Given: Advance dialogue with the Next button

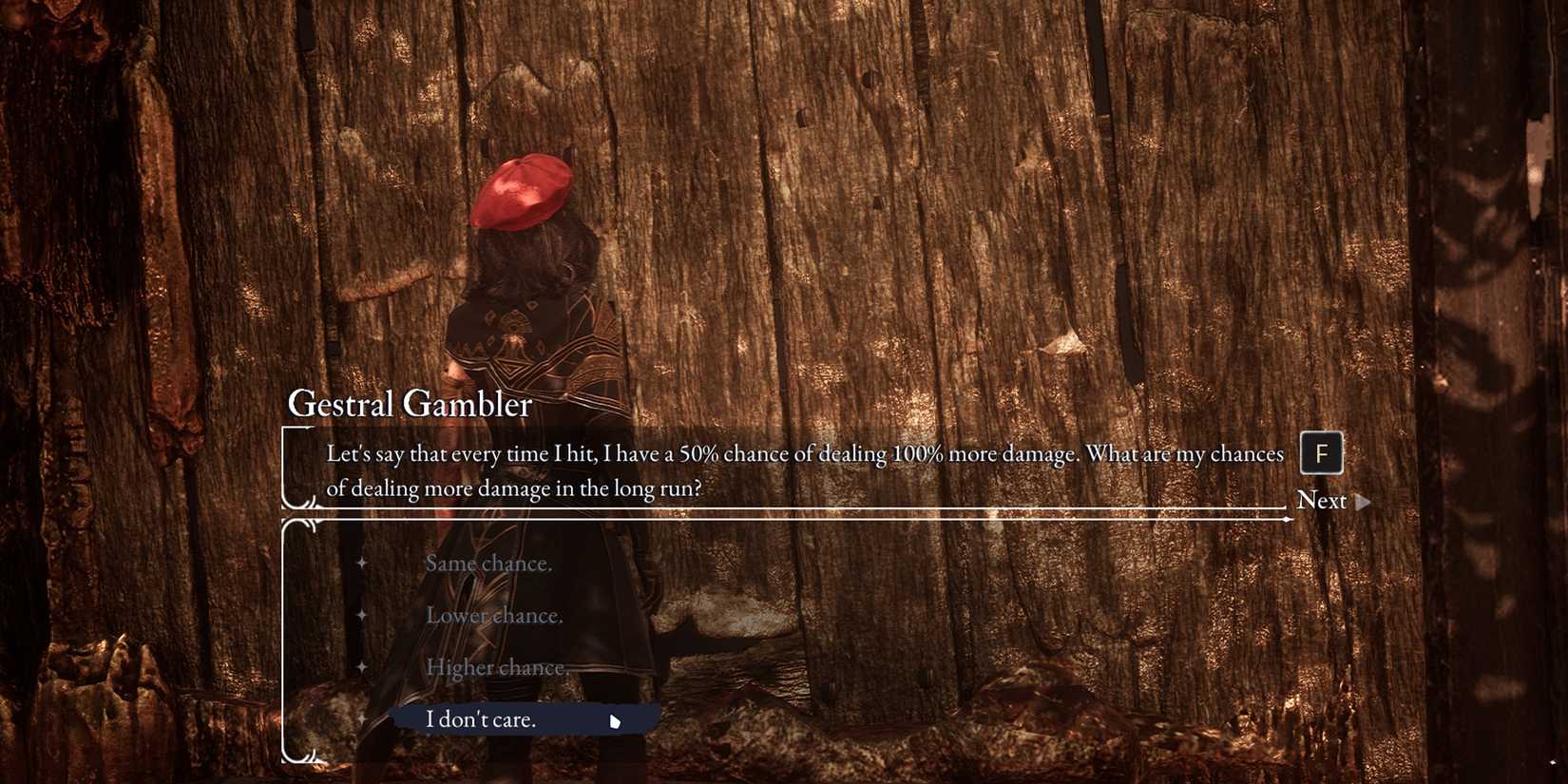Looking at the screenshot, I should point(1323,500).
